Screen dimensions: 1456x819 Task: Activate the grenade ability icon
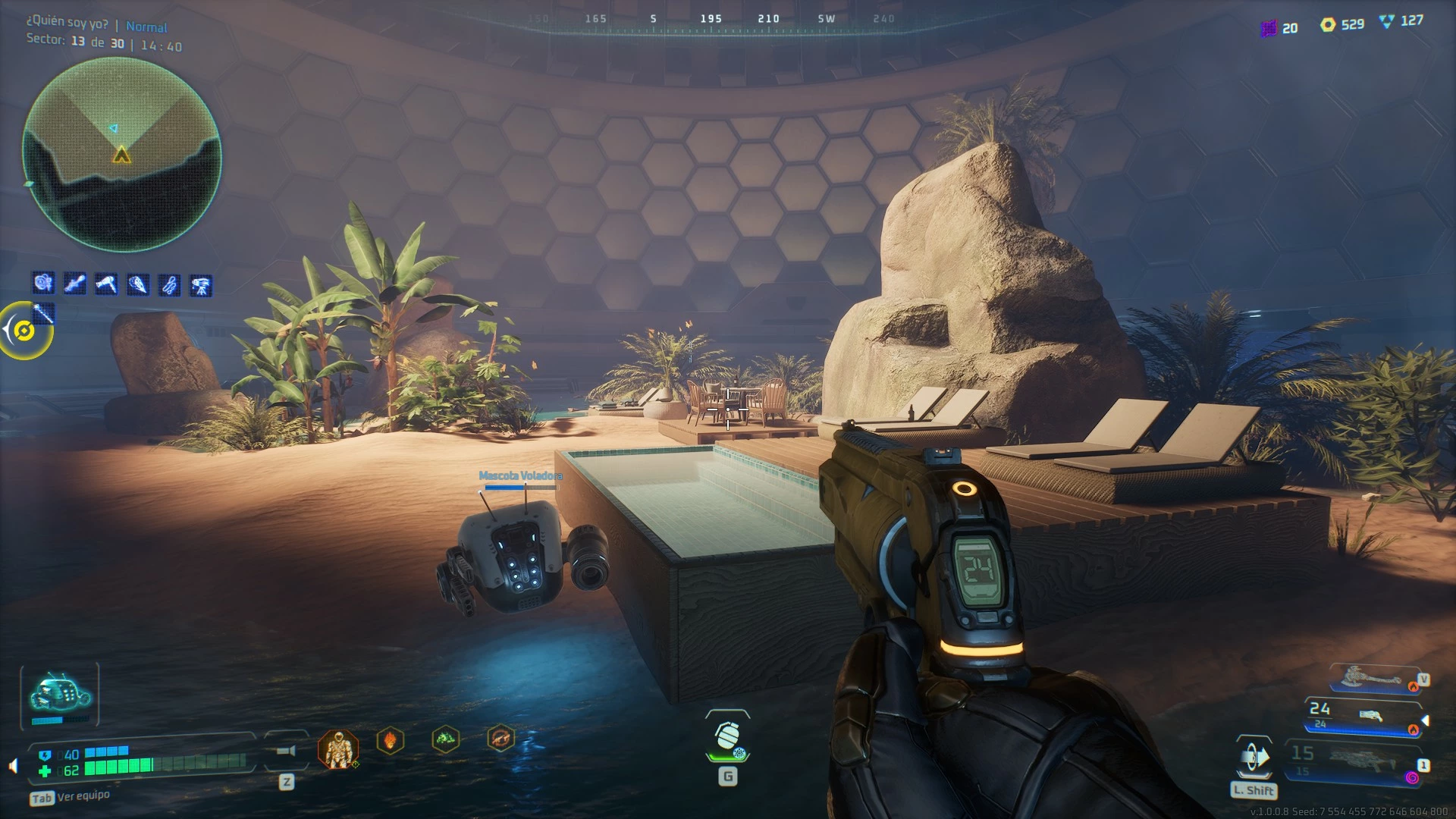[x=728, y=738]
